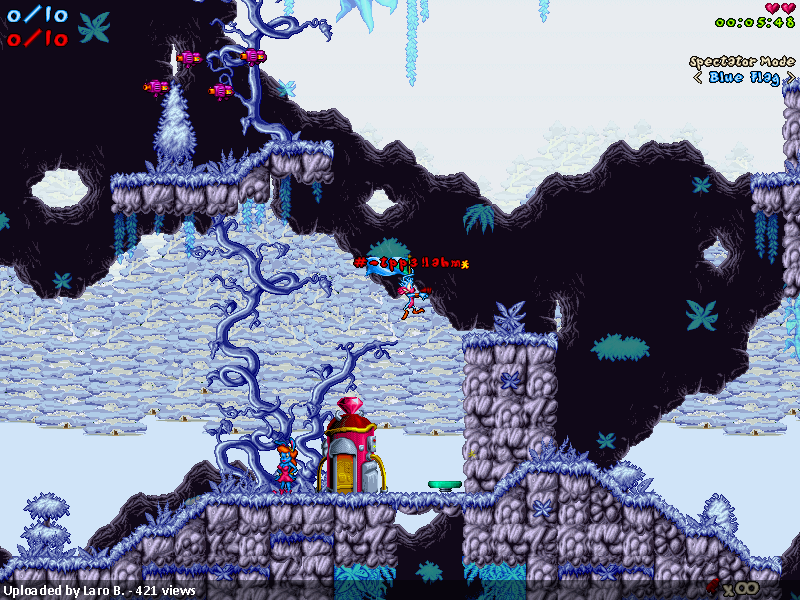This screenshot has width=800, height=600.
Task: Click the left arrow beside Blue Flag
Action: (x=697, y=77)
